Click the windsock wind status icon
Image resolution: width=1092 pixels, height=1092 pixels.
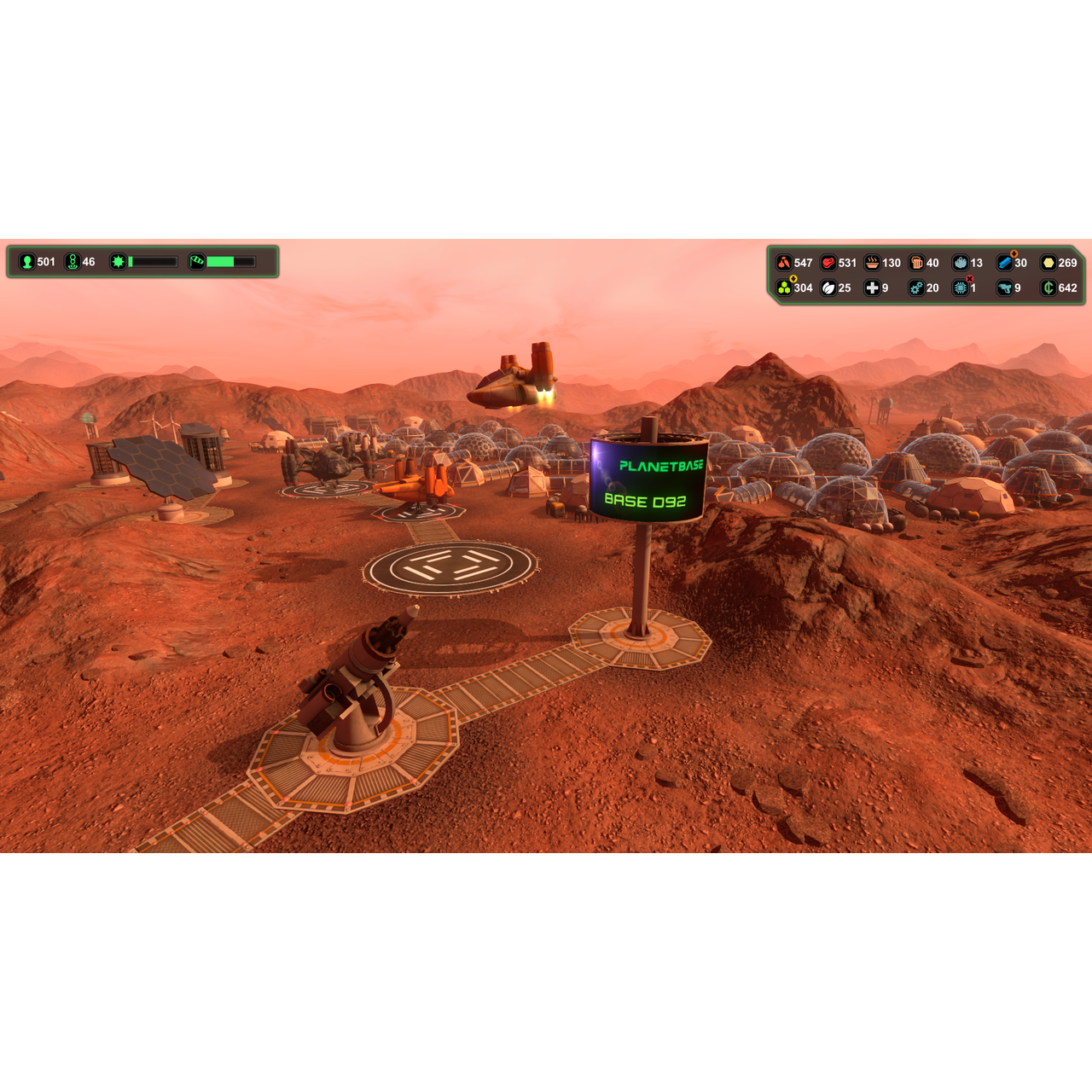point(197,262)
